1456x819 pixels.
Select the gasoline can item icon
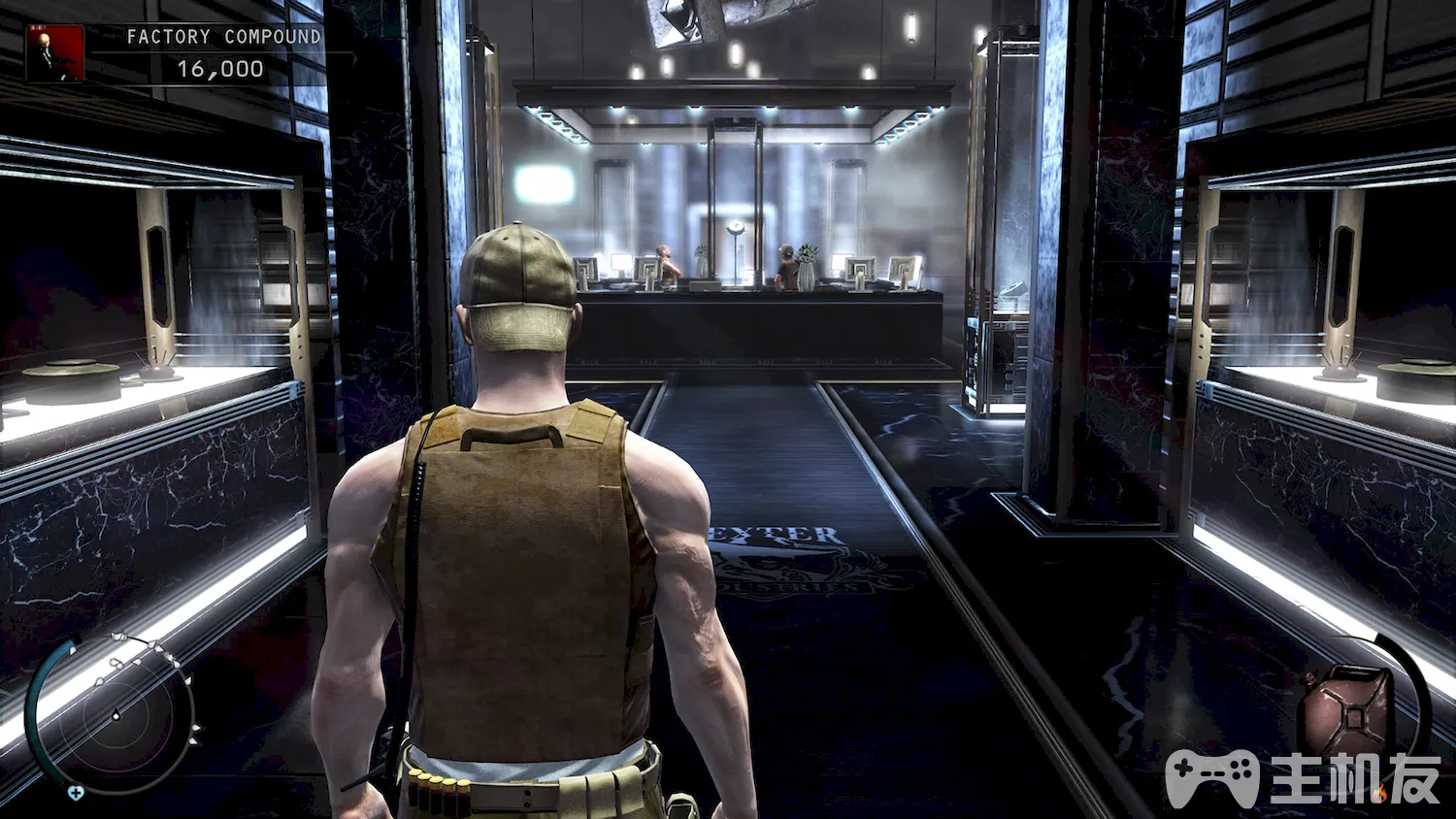[x=1349, y=713]
